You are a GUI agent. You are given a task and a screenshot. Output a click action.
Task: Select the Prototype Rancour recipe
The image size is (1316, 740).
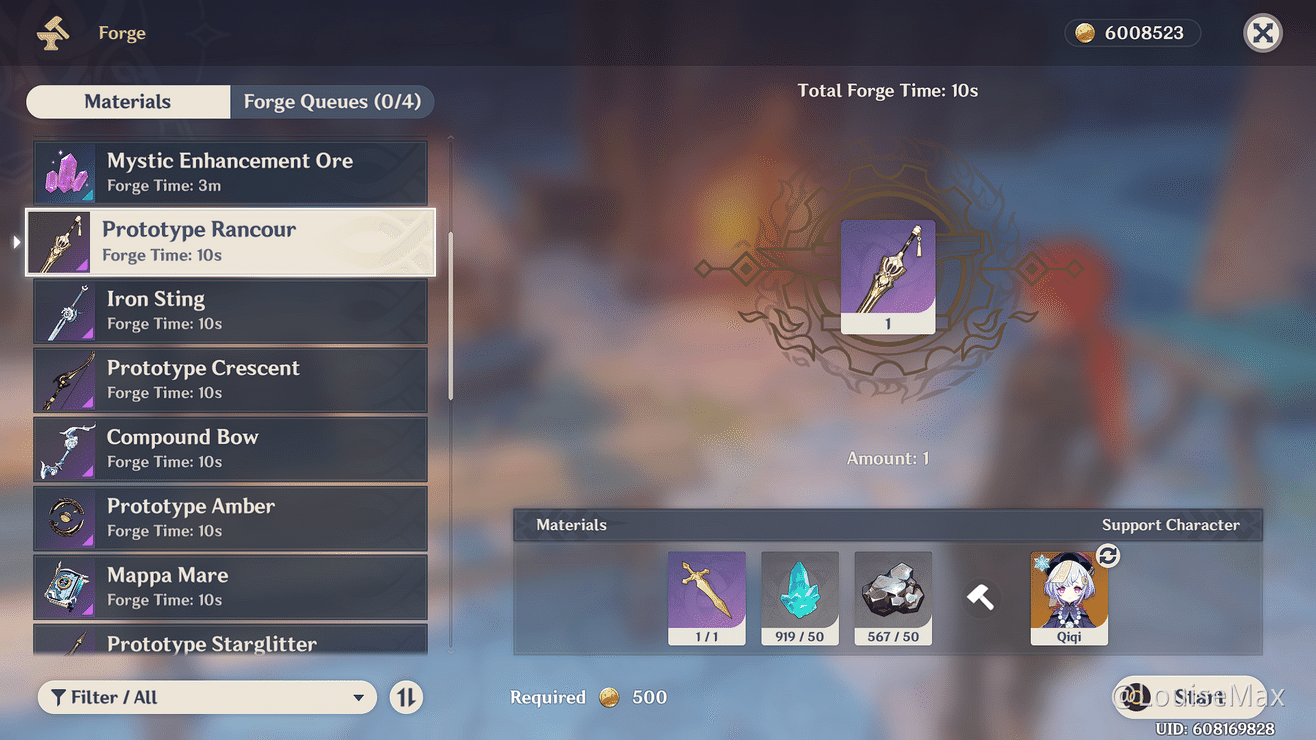click(230, 242)
